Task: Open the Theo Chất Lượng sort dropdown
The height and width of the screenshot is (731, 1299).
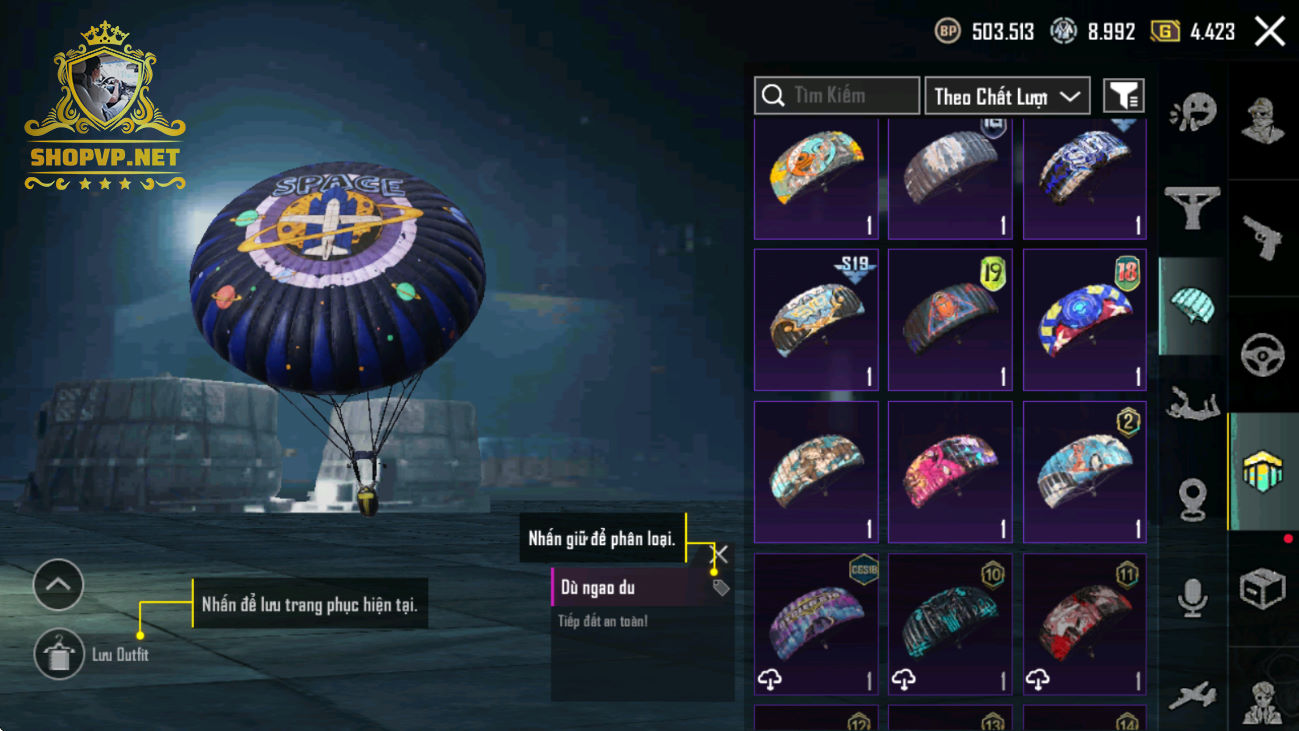Action: pos(1007,96)
